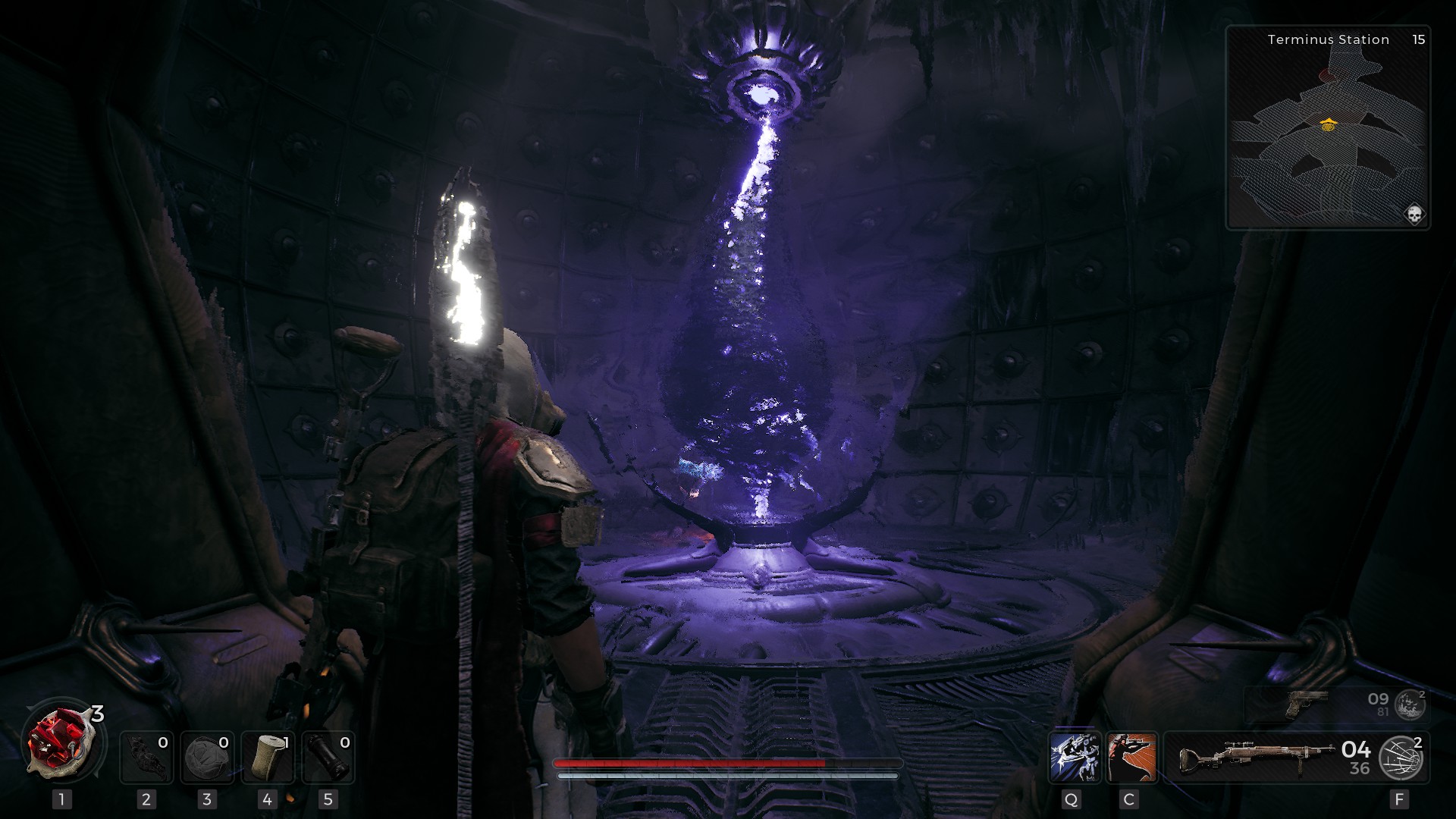Trigger the rifle's weapon mod icon
The height and width of the screenshot is (819, 1456).
pos(1402,758)
